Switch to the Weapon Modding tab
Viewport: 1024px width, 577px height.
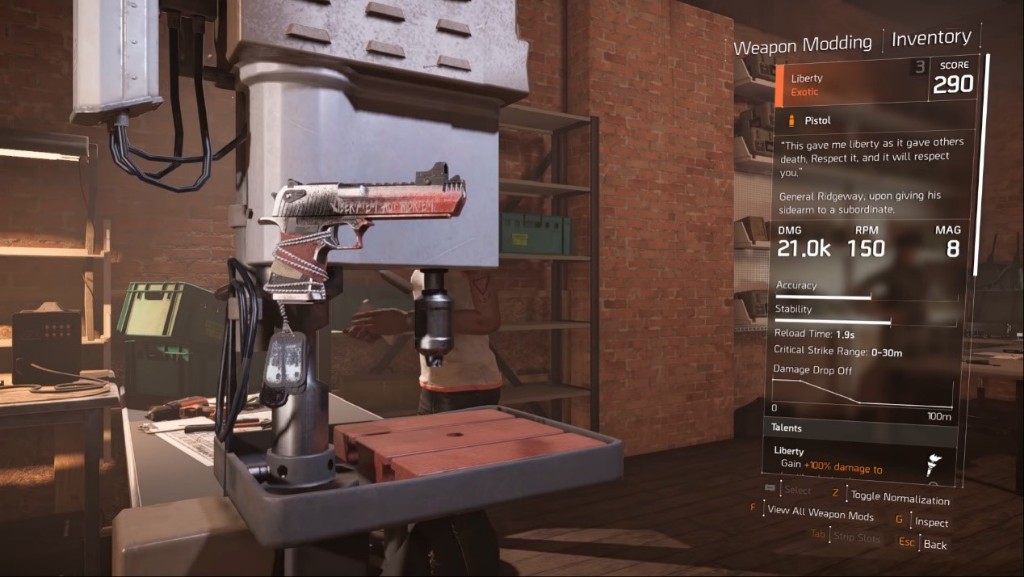(802, 46)
